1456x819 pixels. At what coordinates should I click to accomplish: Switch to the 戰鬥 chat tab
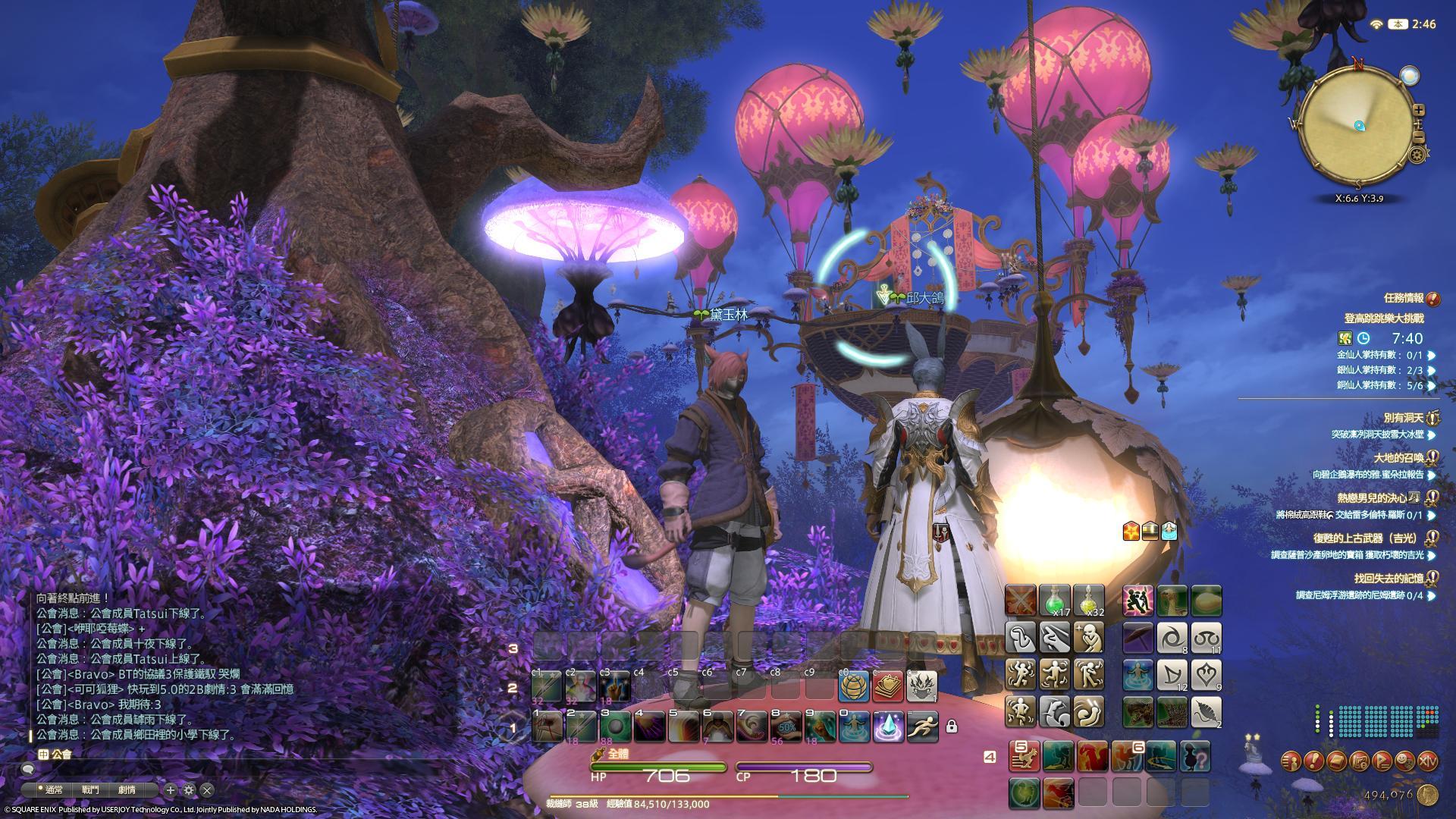click(x=90, y=790)
